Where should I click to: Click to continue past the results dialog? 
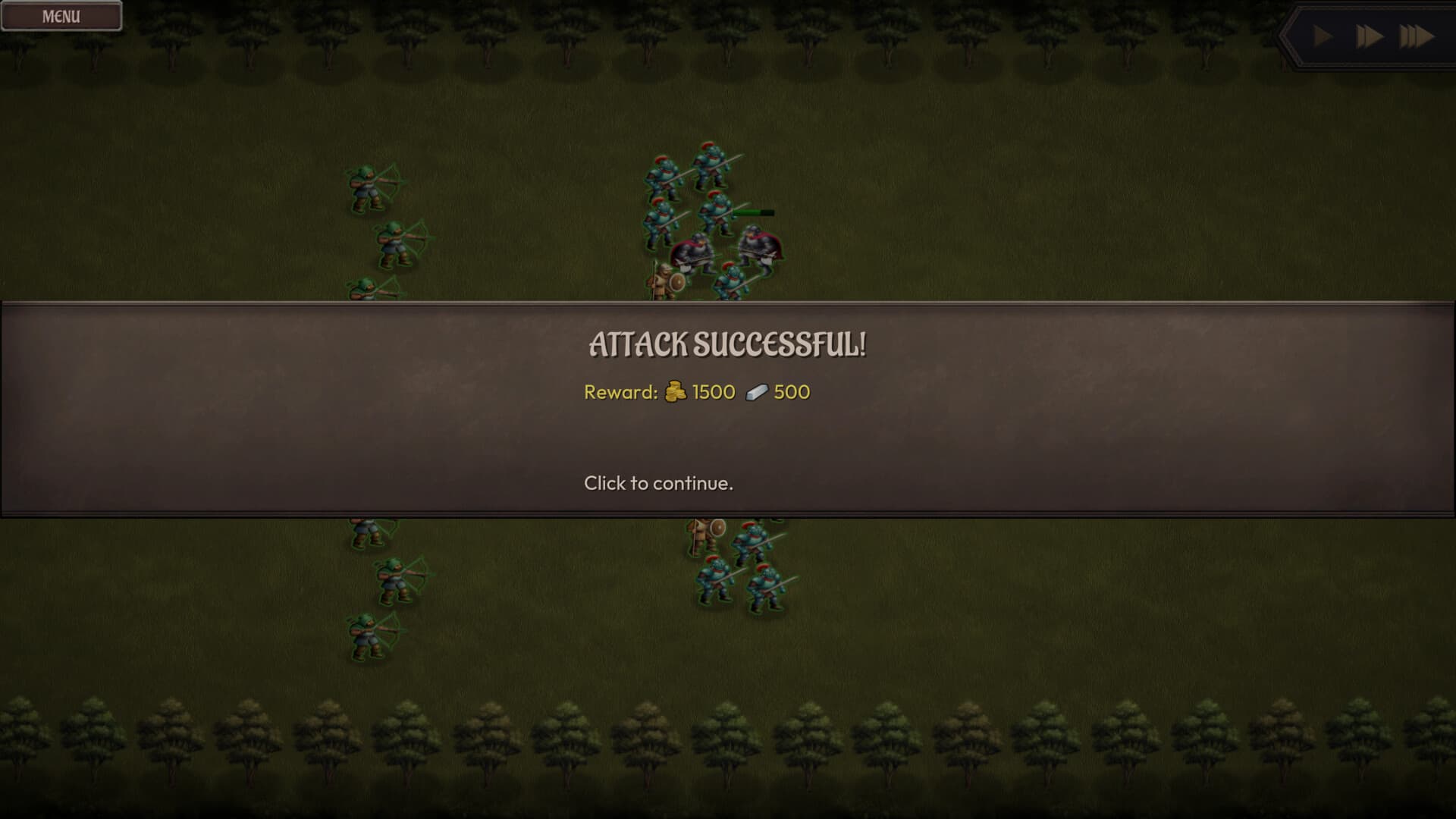pos(659,483)
